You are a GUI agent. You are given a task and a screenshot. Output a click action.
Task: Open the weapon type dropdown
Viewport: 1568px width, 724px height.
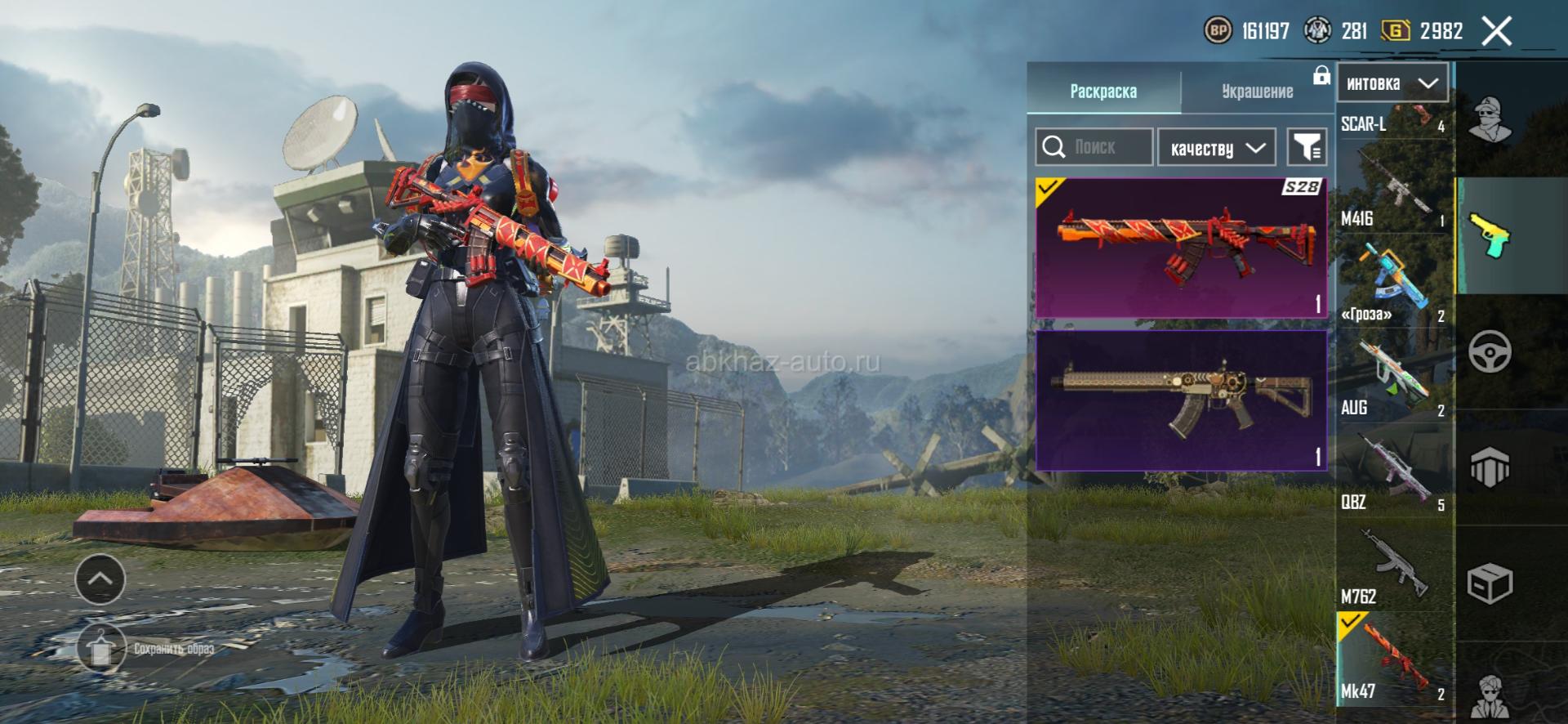(1392, 83)
